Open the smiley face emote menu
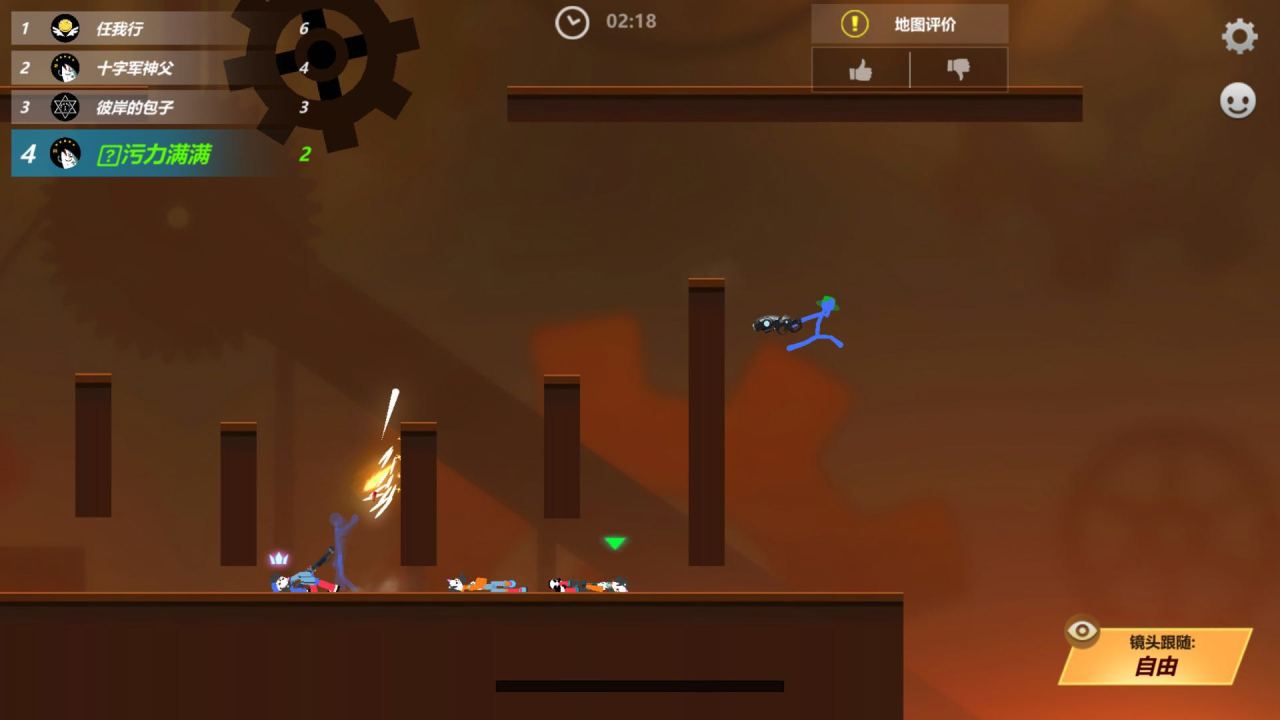The width and height of the screenshot is (1280, 720). [1238, 101]
